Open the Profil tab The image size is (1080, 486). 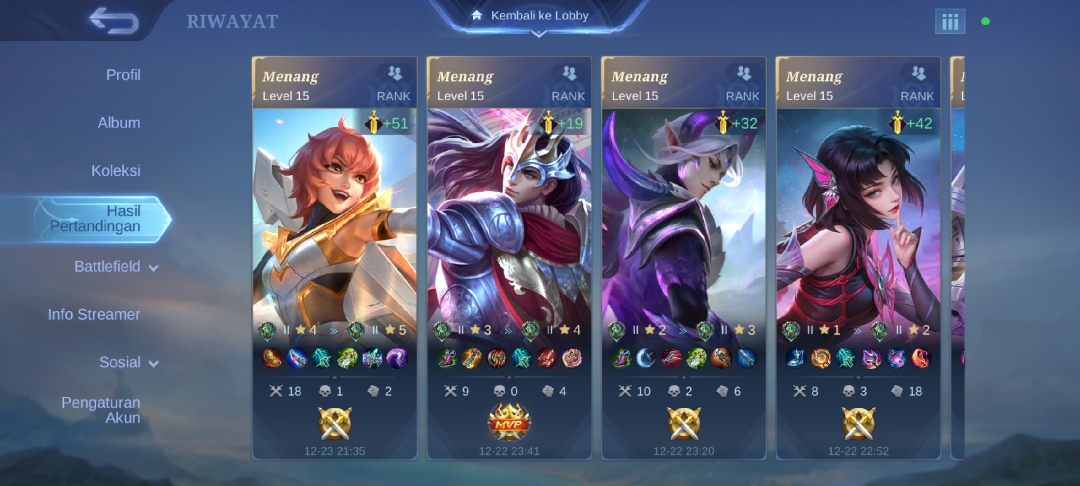coord(123,75)
